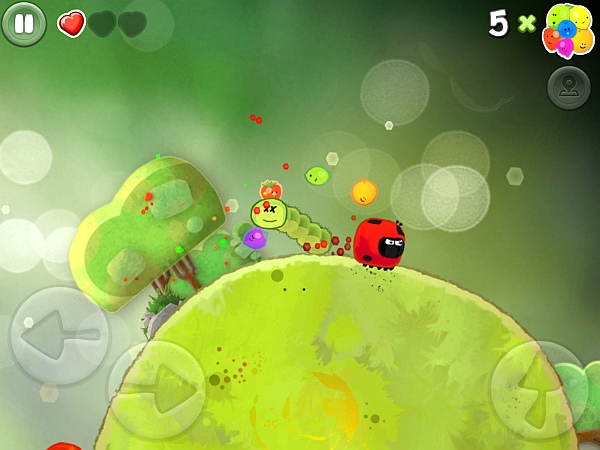Pause the game with the pause button
This screenshot has width=600, height=450.
pos(24,23)
